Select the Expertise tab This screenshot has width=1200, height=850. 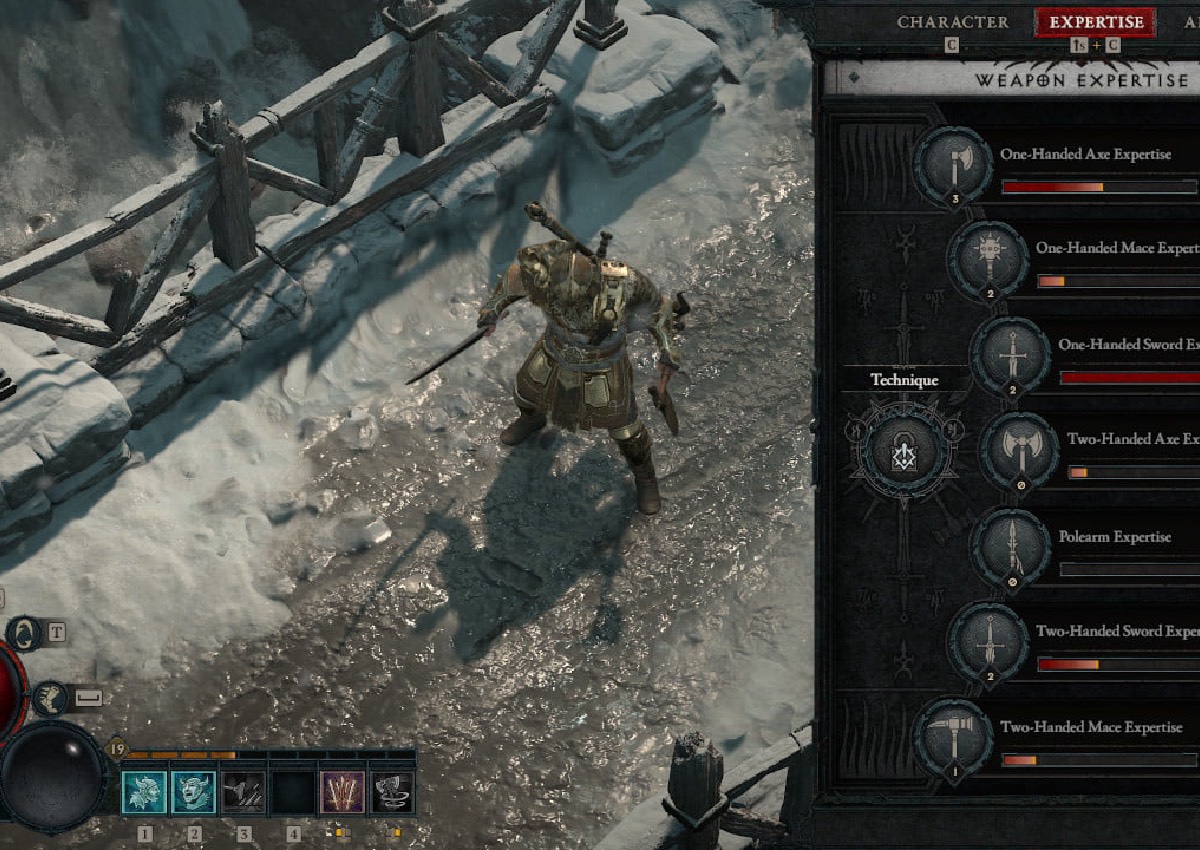click(x=1095, y=22)
